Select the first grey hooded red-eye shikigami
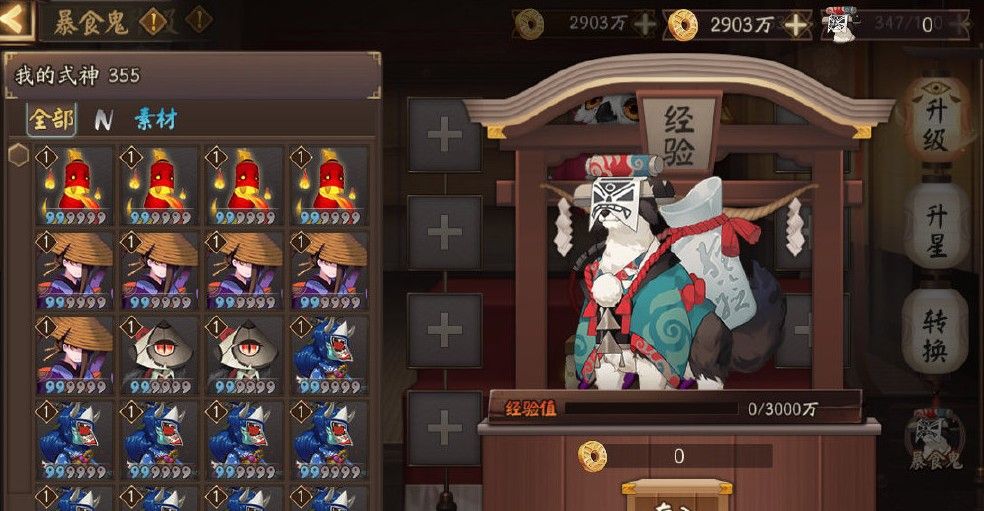Viewport: 984px width, 511px height. [x=160, y=355]
